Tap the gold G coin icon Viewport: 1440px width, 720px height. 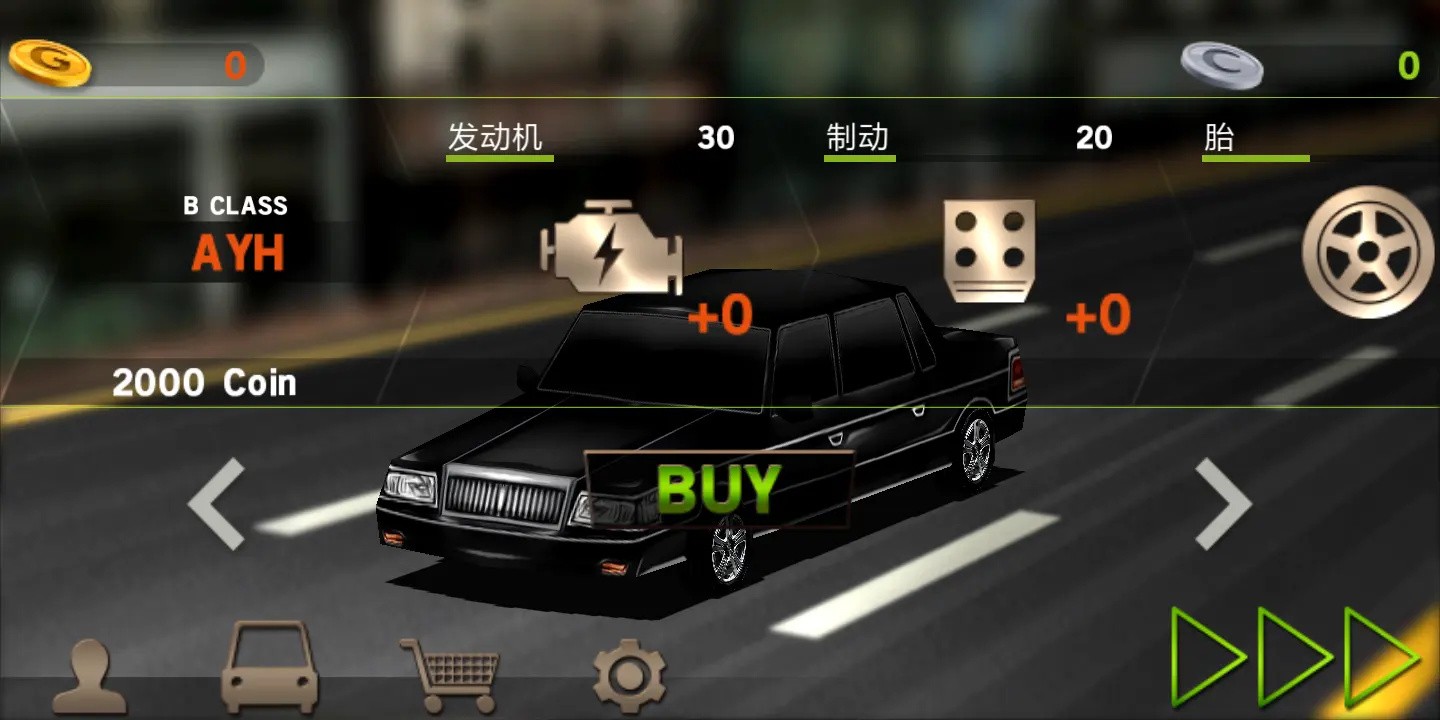[x=50, y=63]
